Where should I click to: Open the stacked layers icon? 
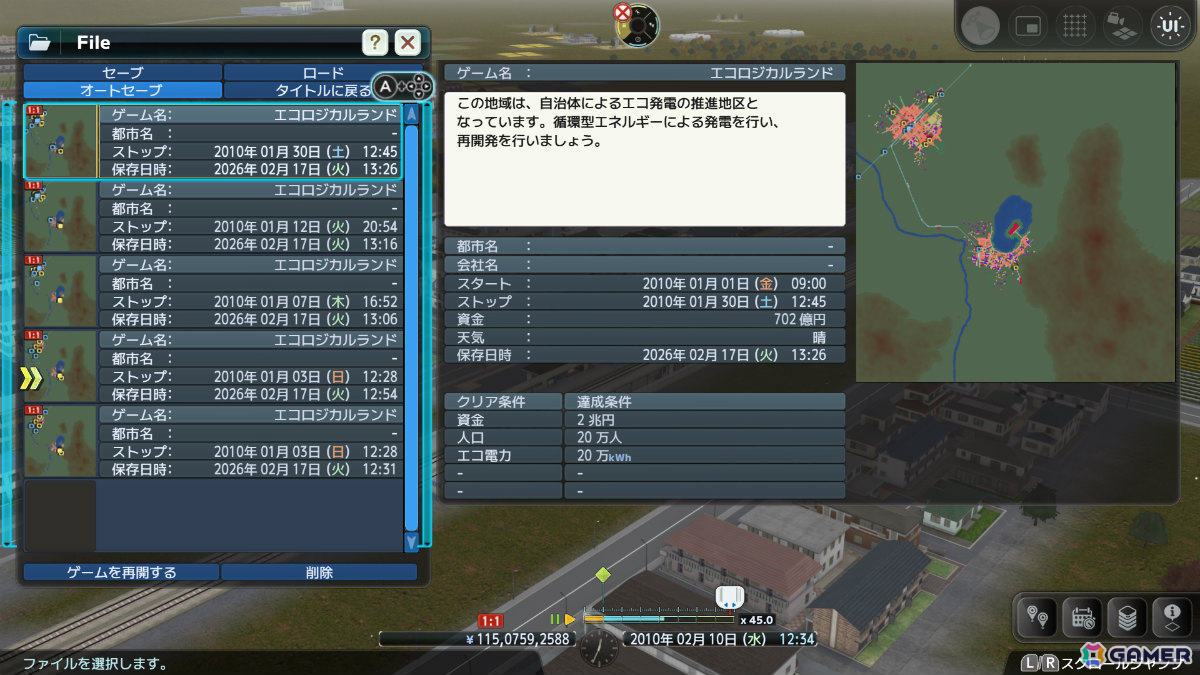pos(1127,619)
